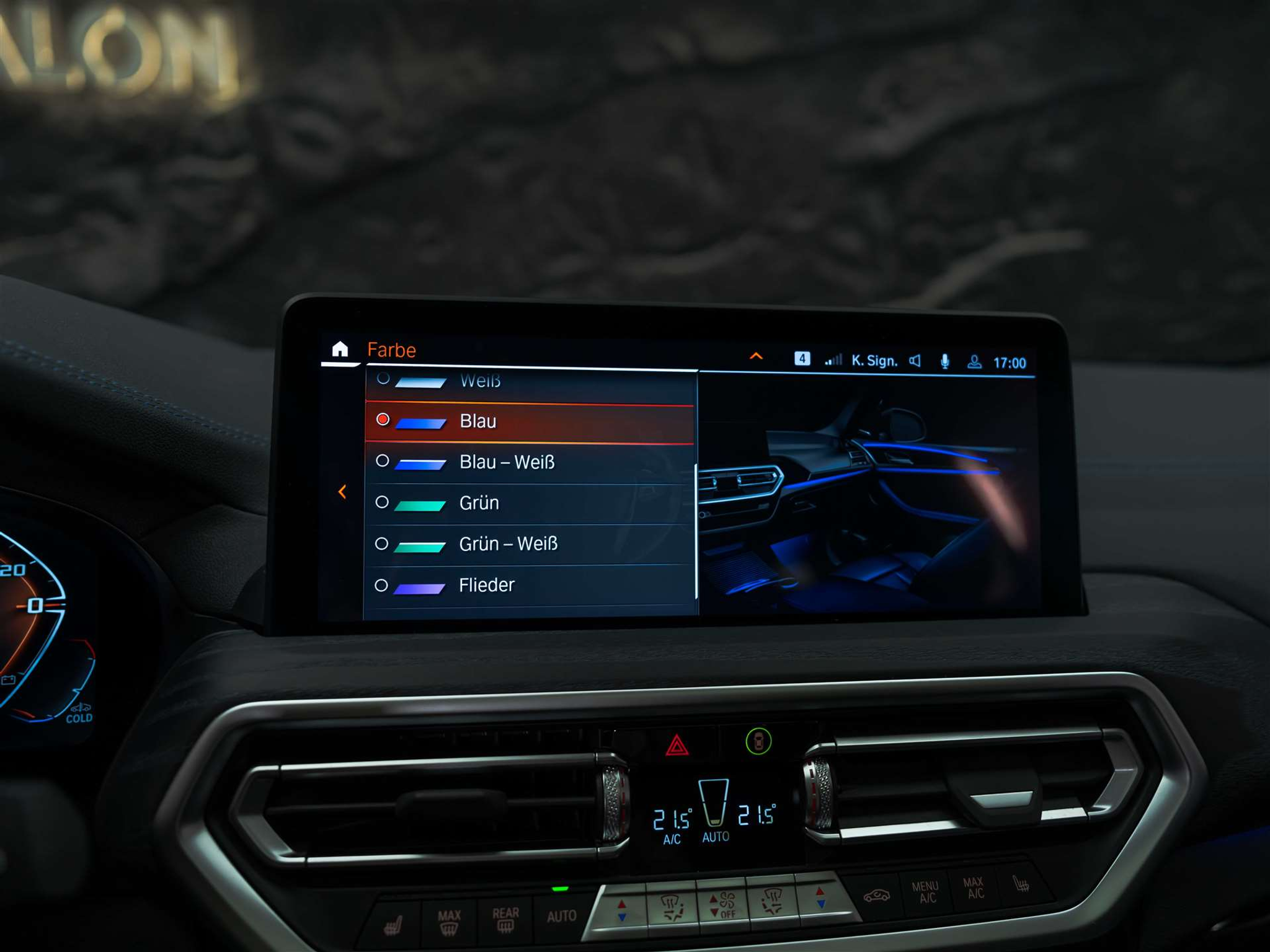The height and width of the screenshot is (952, 1270).
Task: Expand the orange up-arrow status menu
Action: (756, 356)
